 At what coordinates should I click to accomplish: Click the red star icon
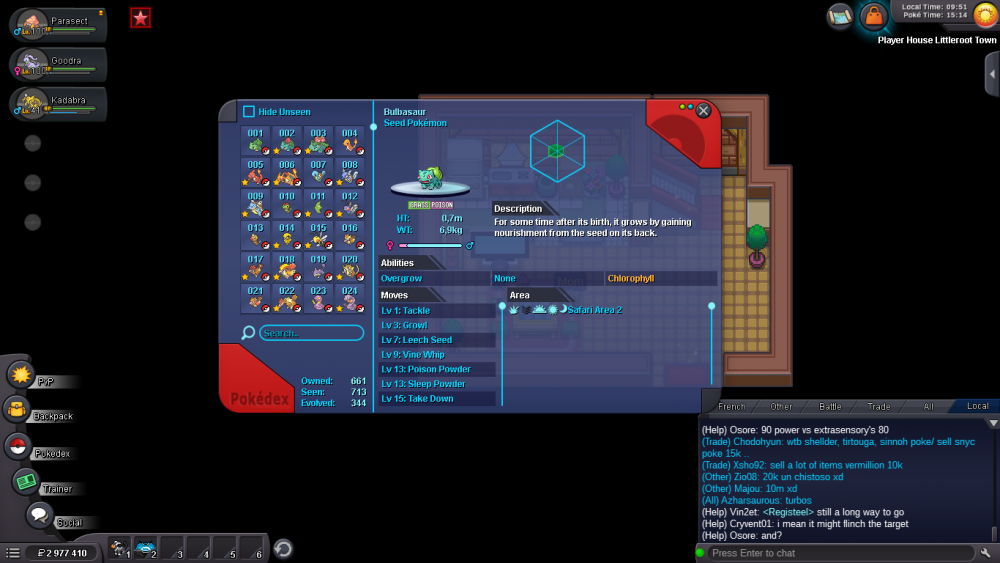click(141, 17)
